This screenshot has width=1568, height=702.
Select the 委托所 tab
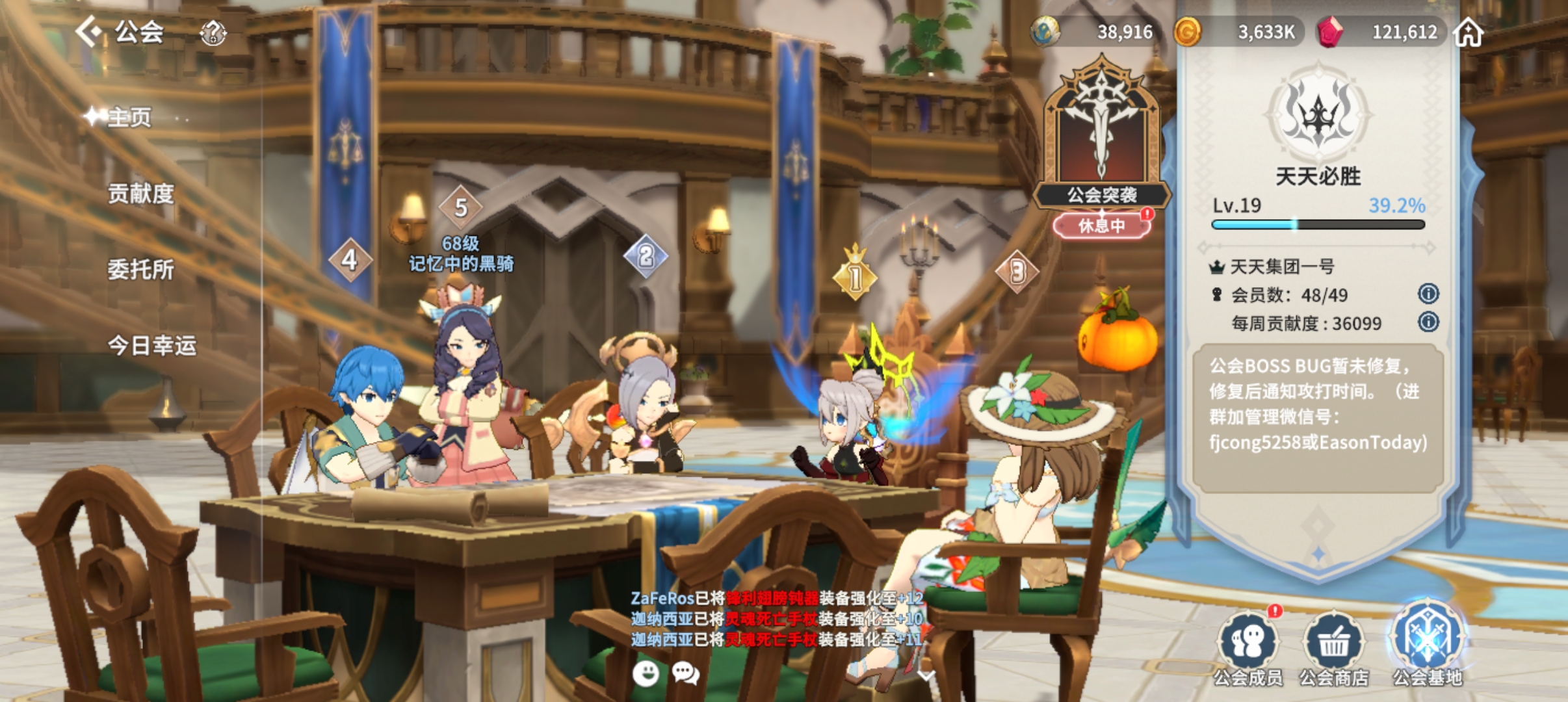click(140, 269)
